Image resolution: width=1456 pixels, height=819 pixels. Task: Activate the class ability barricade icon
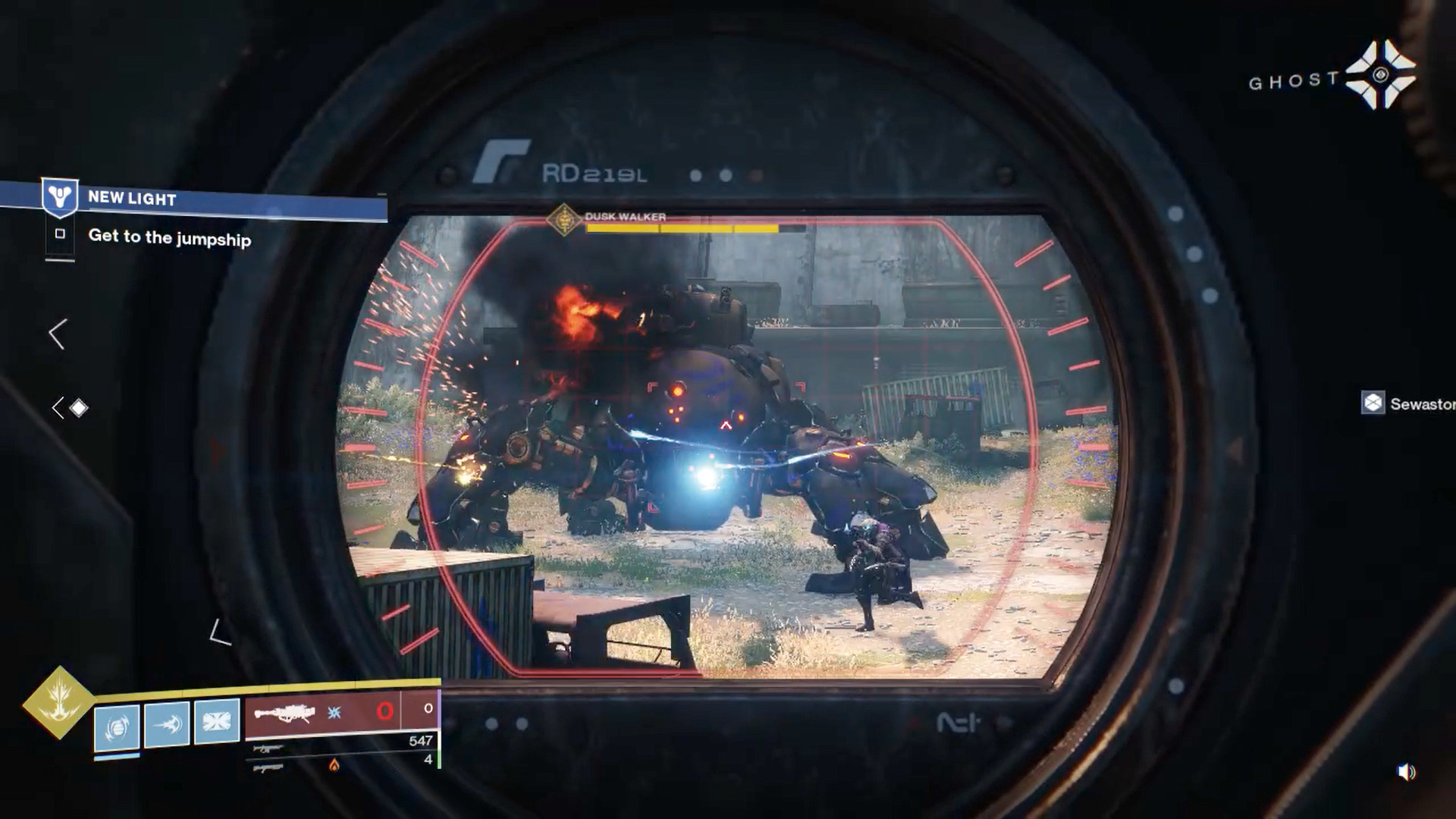(217, 720)
